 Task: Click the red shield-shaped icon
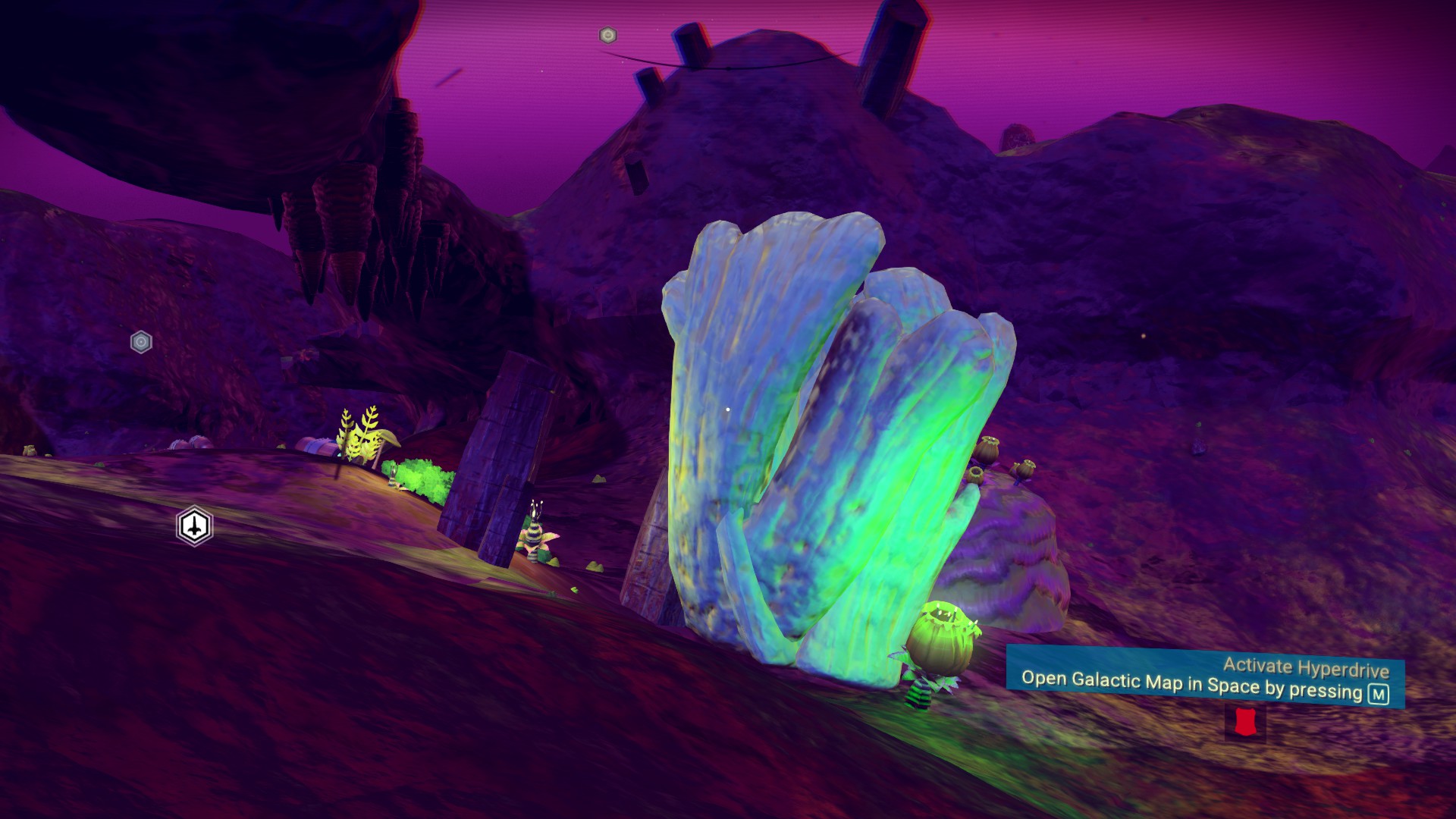coord(1244,722)
